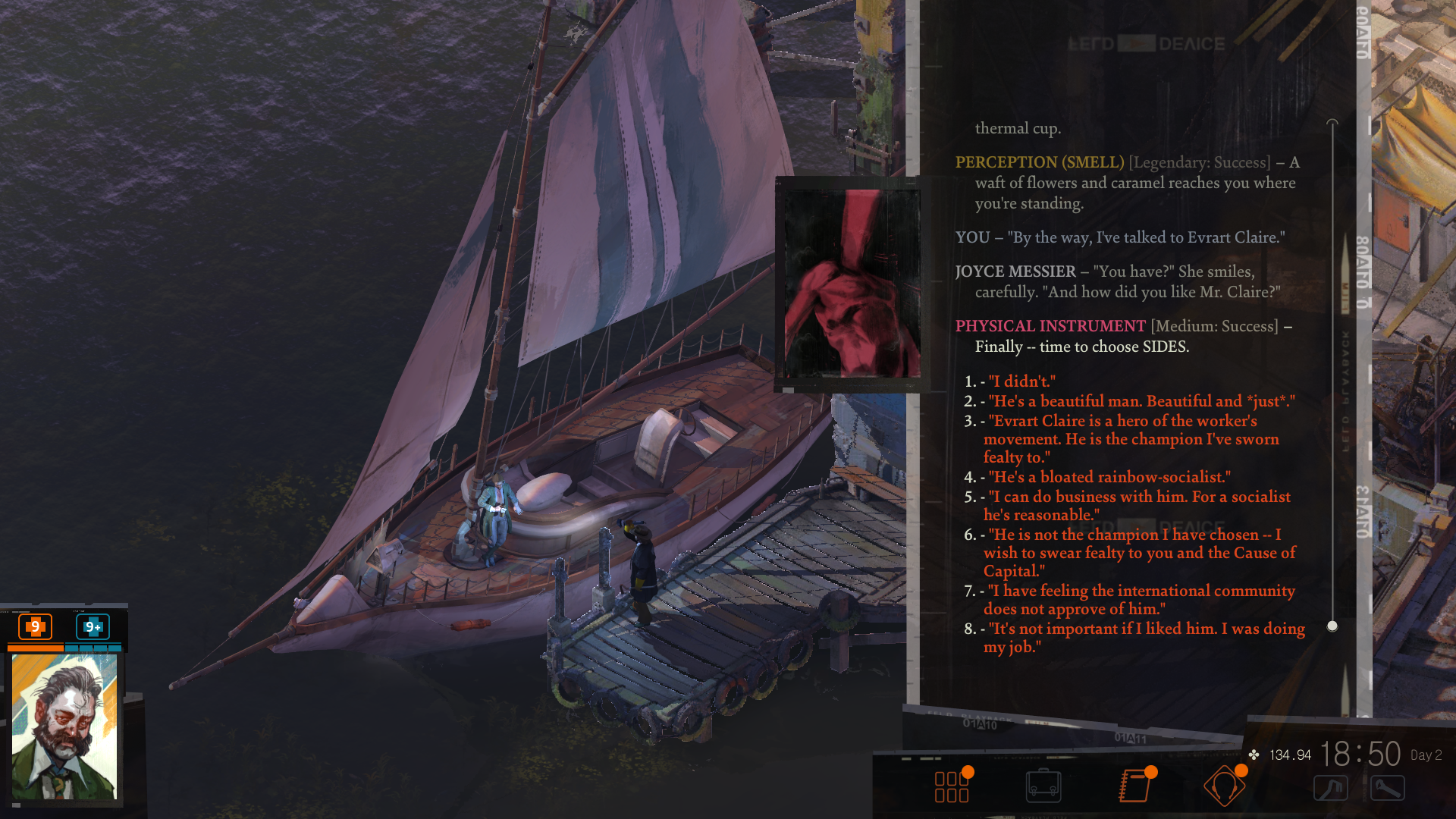1456x819 pixels.
Task: Select "He's a beautiful man" reply
Action: pyautogui.click(x=1141, y=401)
